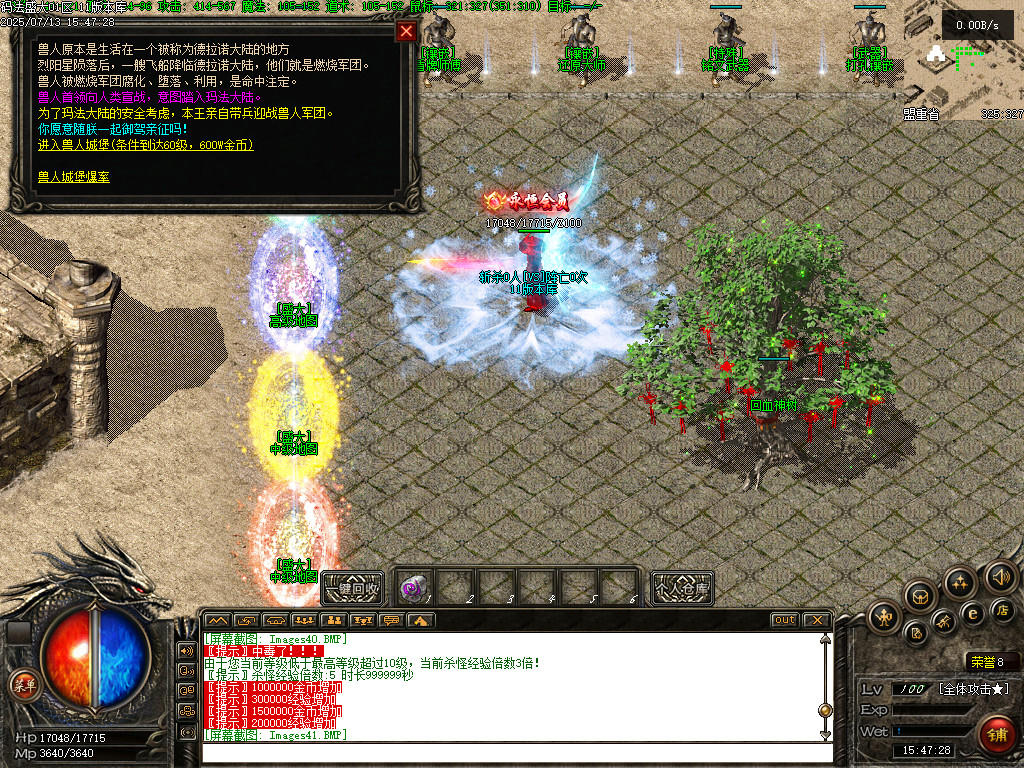Close the orc castle dialogue window
The image size is (1024, 768).
coord(406,31)
